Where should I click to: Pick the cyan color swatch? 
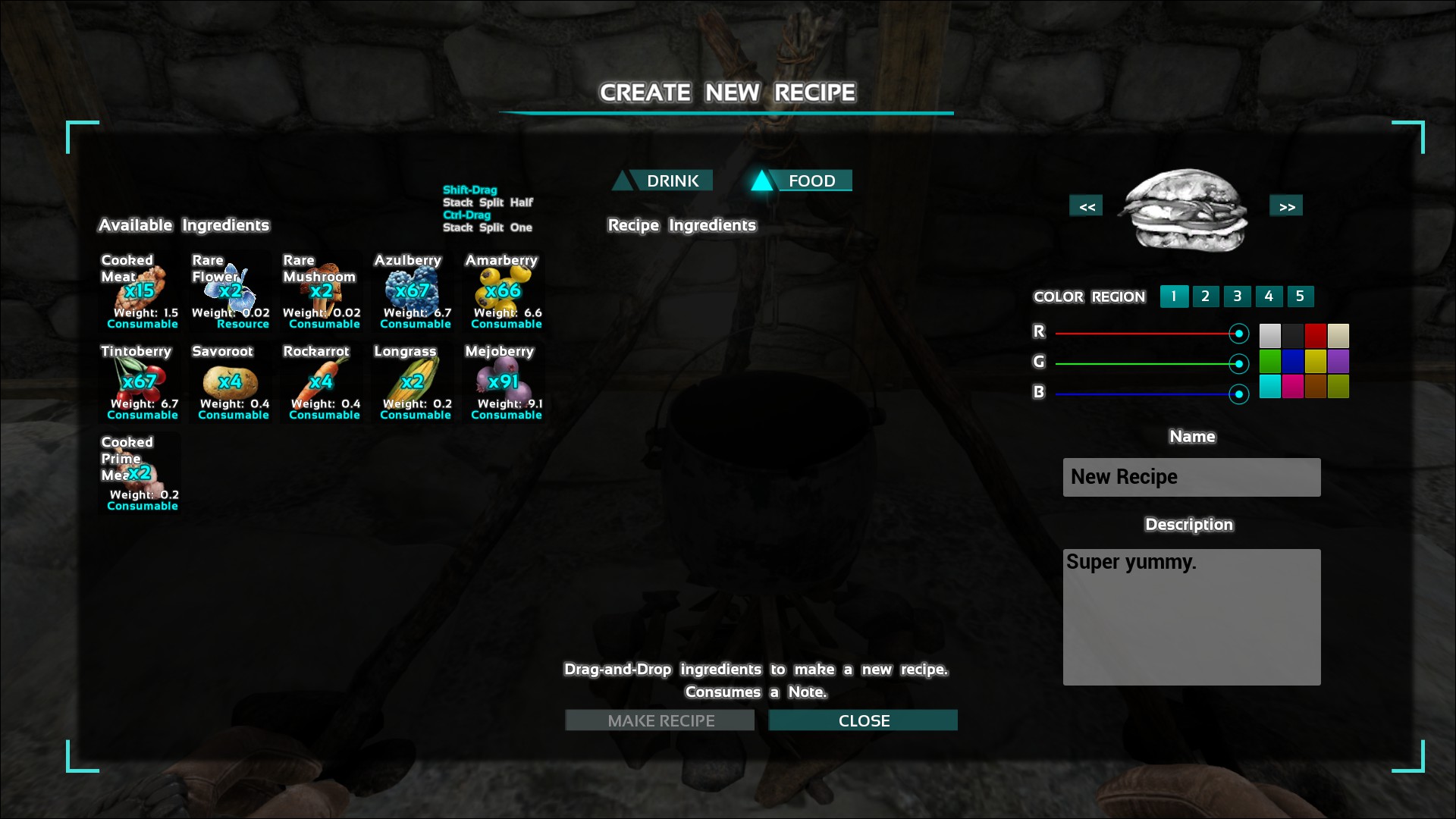pos(1270,387)
